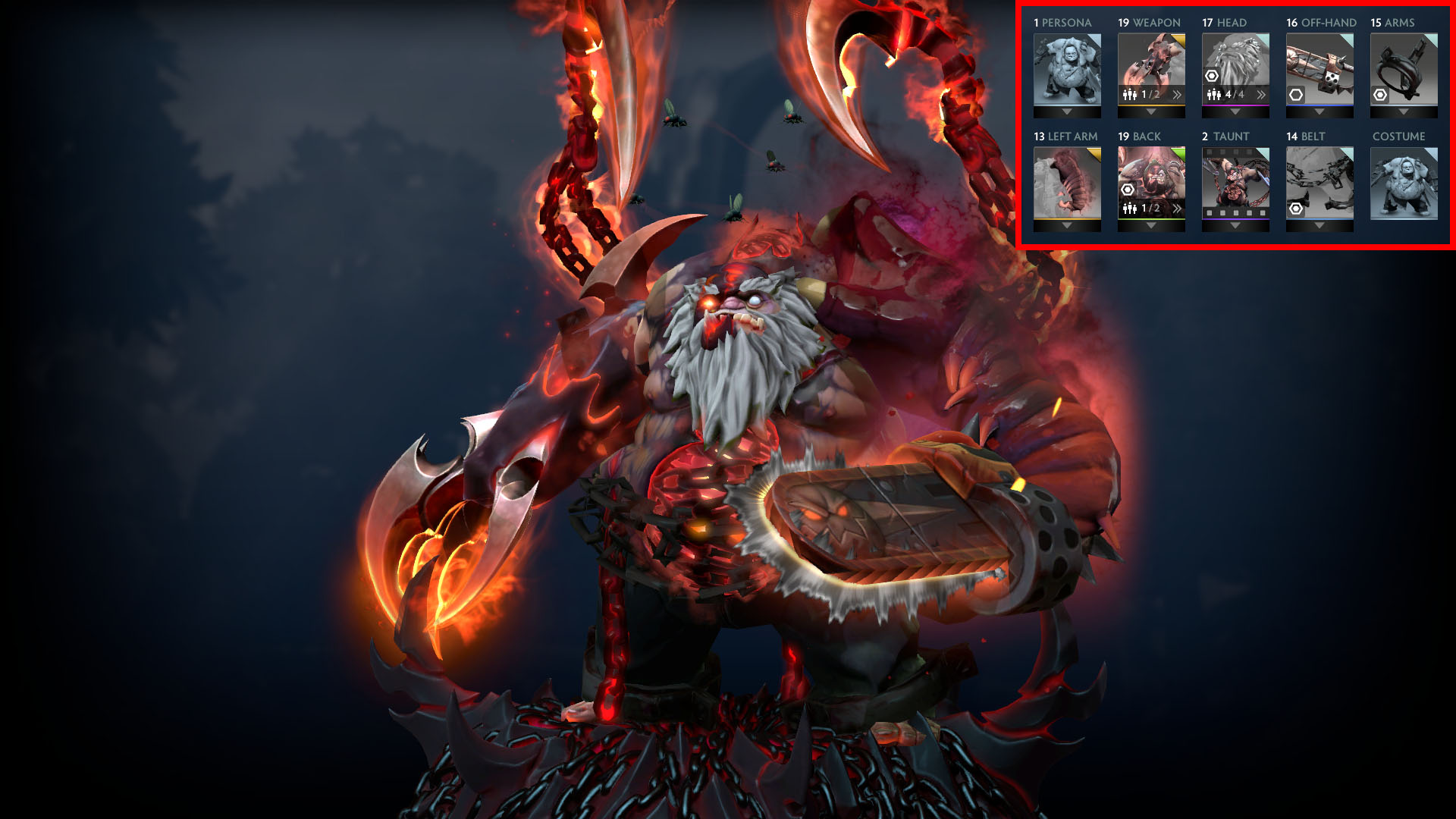Select the 1 PERSONA slot label
1456x819 pixels.
1062,22
